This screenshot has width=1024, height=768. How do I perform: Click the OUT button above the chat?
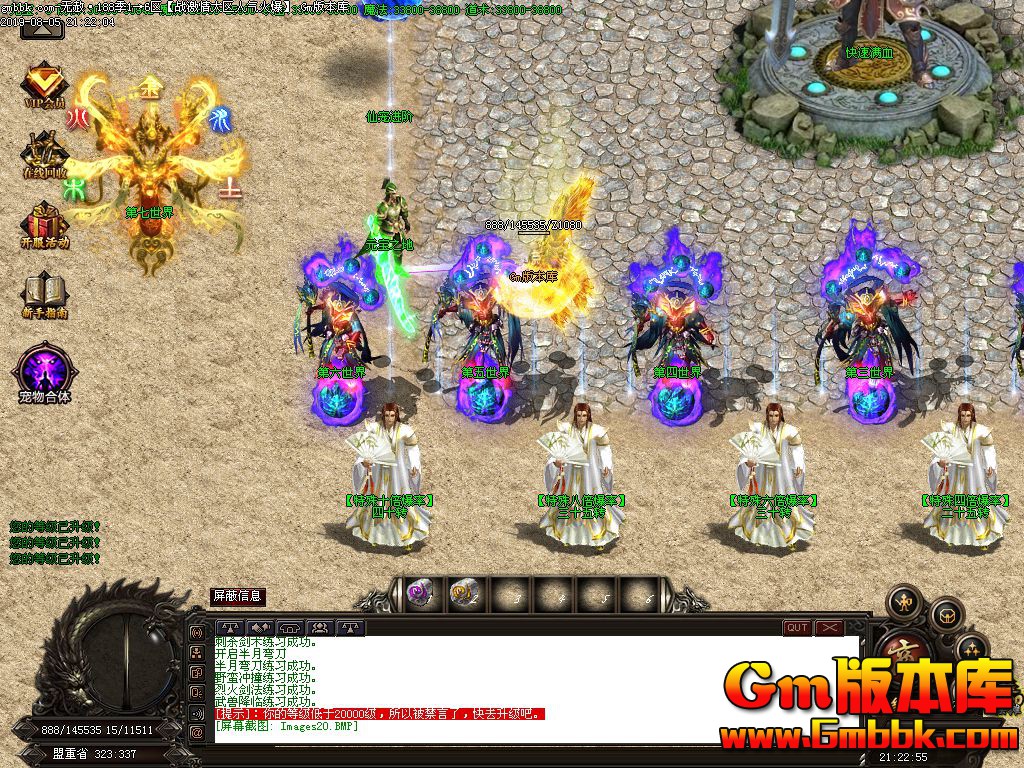[797, 628]
